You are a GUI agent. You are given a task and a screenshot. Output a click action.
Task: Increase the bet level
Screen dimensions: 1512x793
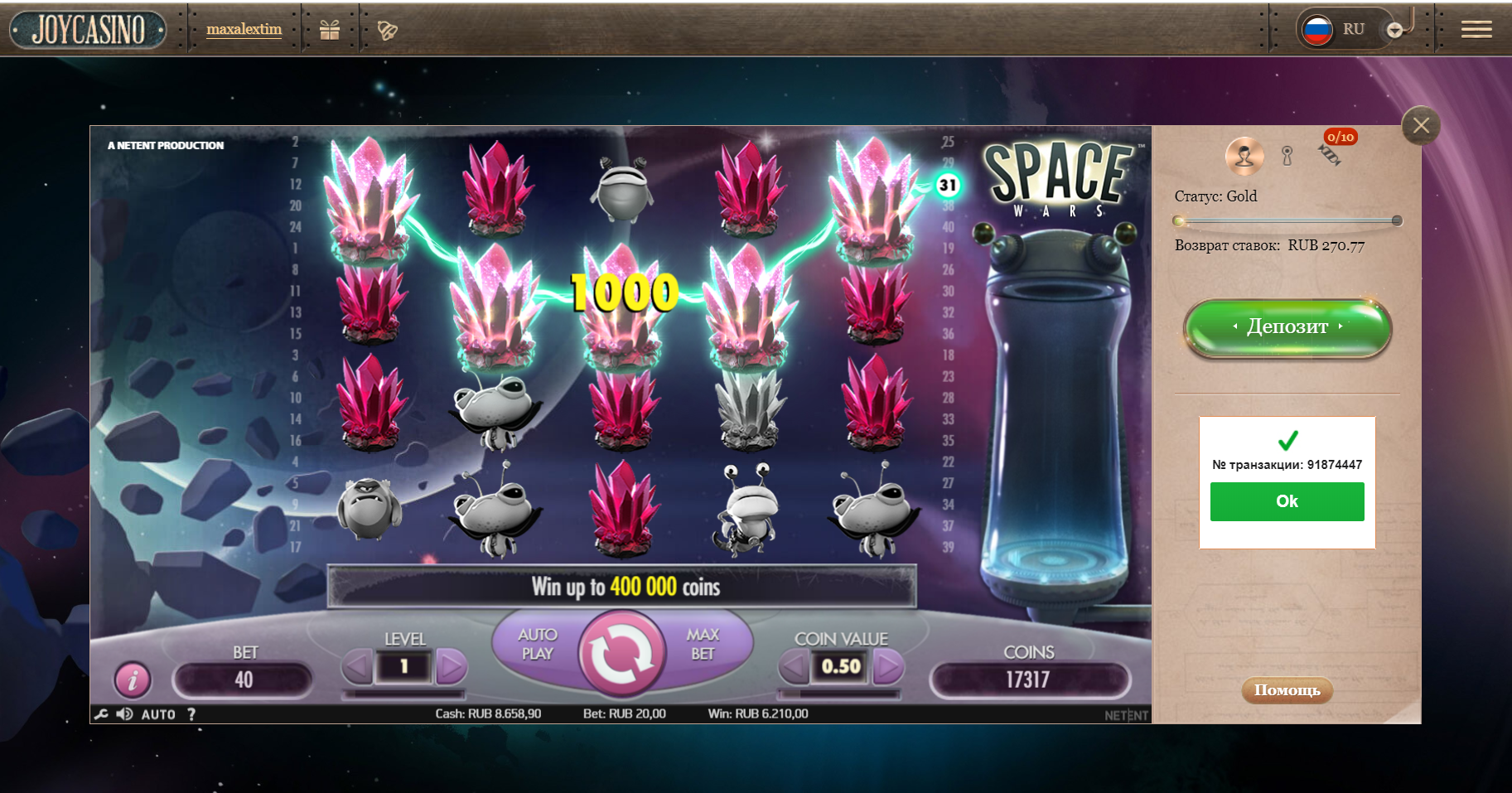click(x=451, y=666)
